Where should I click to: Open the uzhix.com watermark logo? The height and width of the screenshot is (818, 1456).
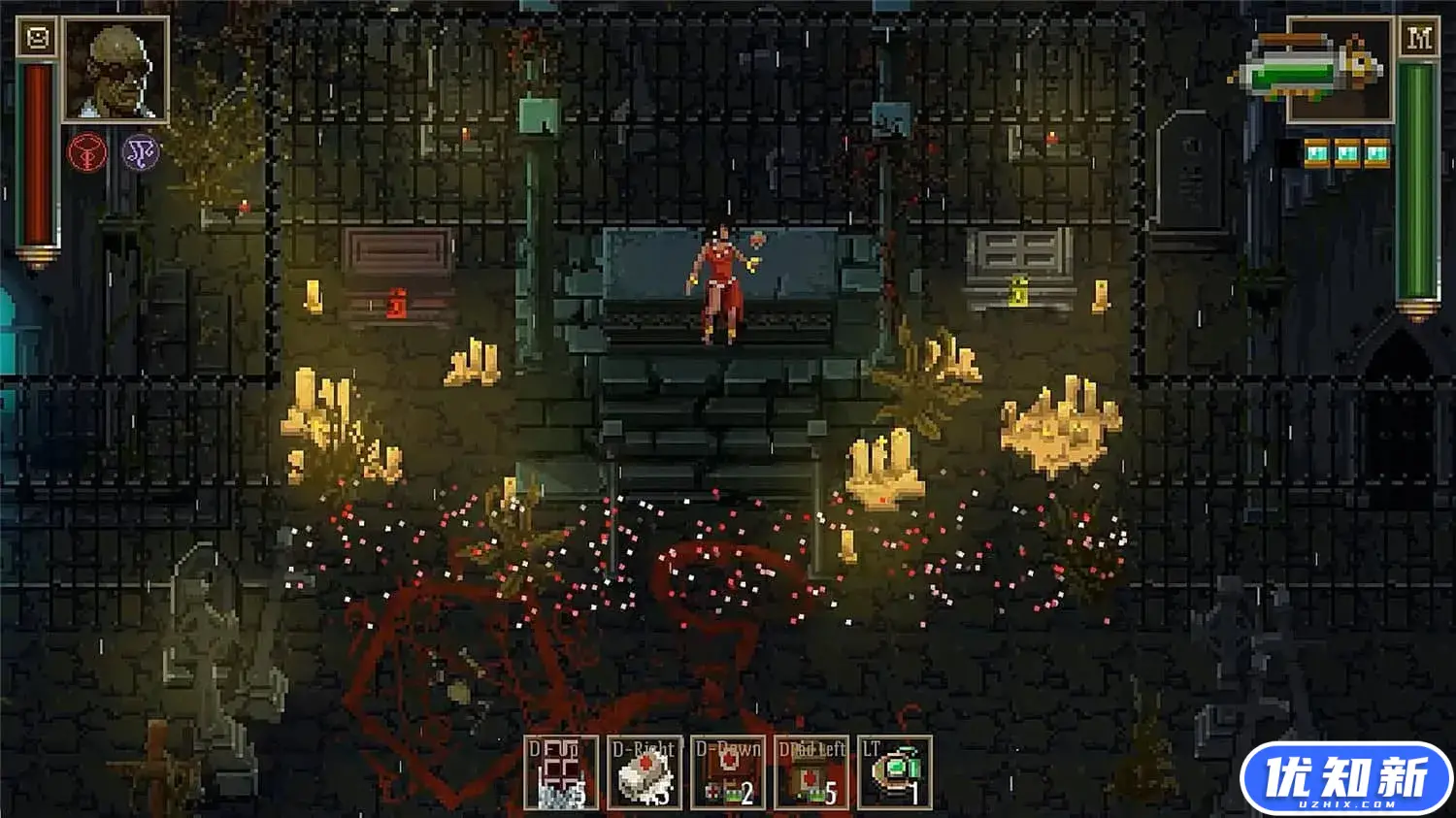coord(1345,779)
